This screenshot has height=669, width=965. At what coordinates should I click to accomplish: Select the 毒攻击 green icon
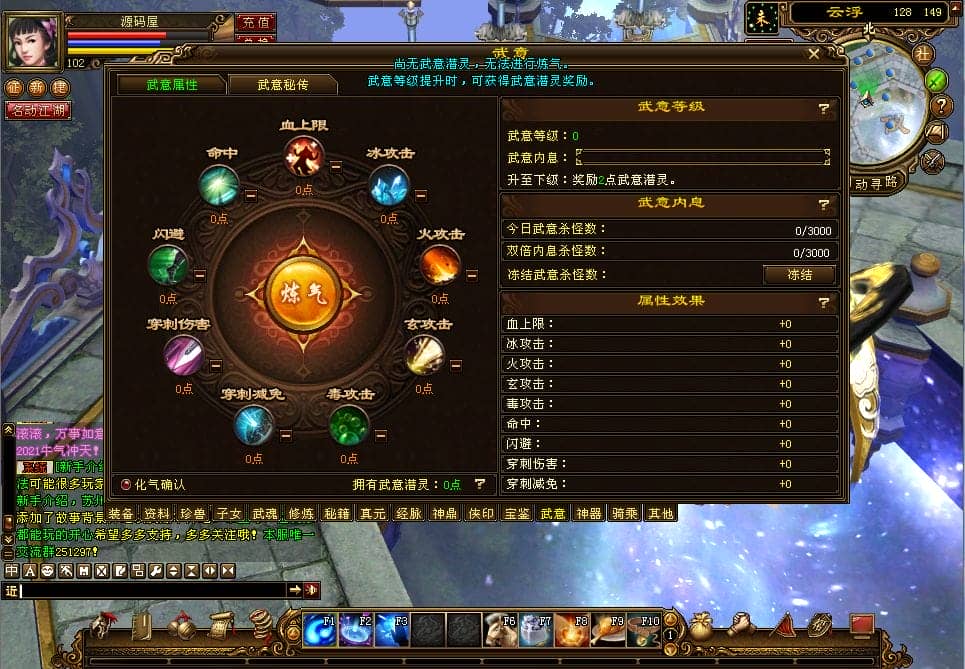point(349,426)
